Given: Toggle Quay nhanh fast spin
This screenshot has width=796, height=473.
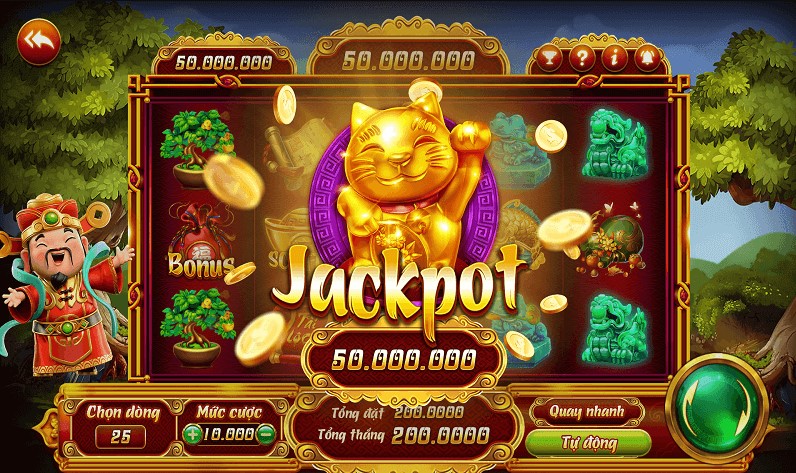Looking at the screenshot, I should (x=587, y=410).
